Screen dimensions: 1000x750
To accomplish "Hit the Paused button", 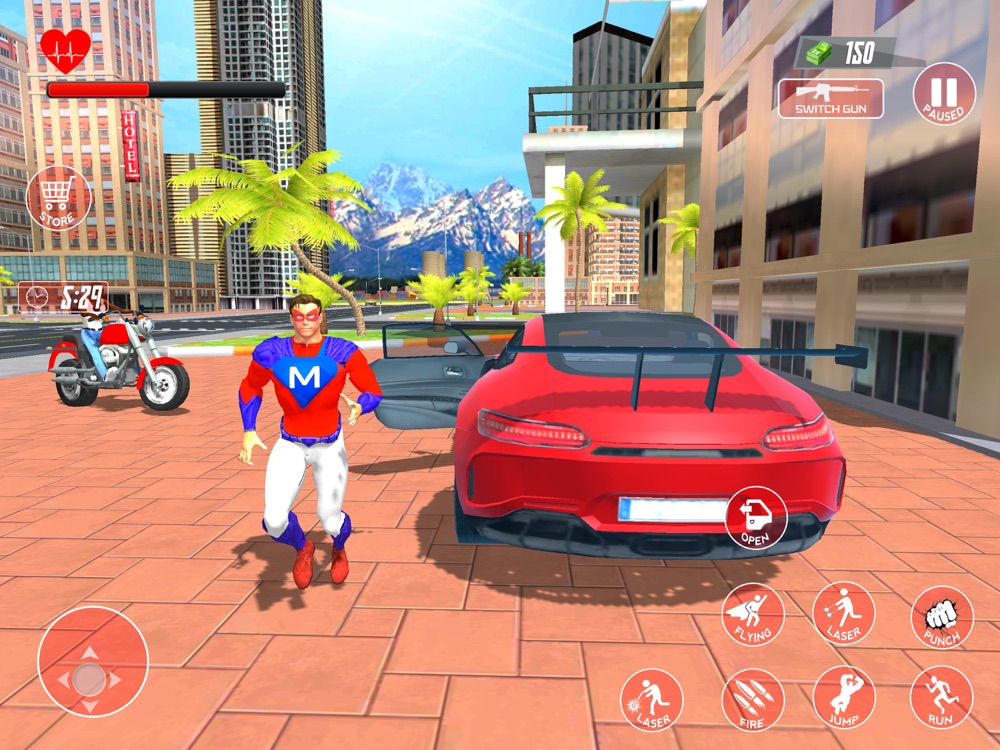I will tap(943, 94).
